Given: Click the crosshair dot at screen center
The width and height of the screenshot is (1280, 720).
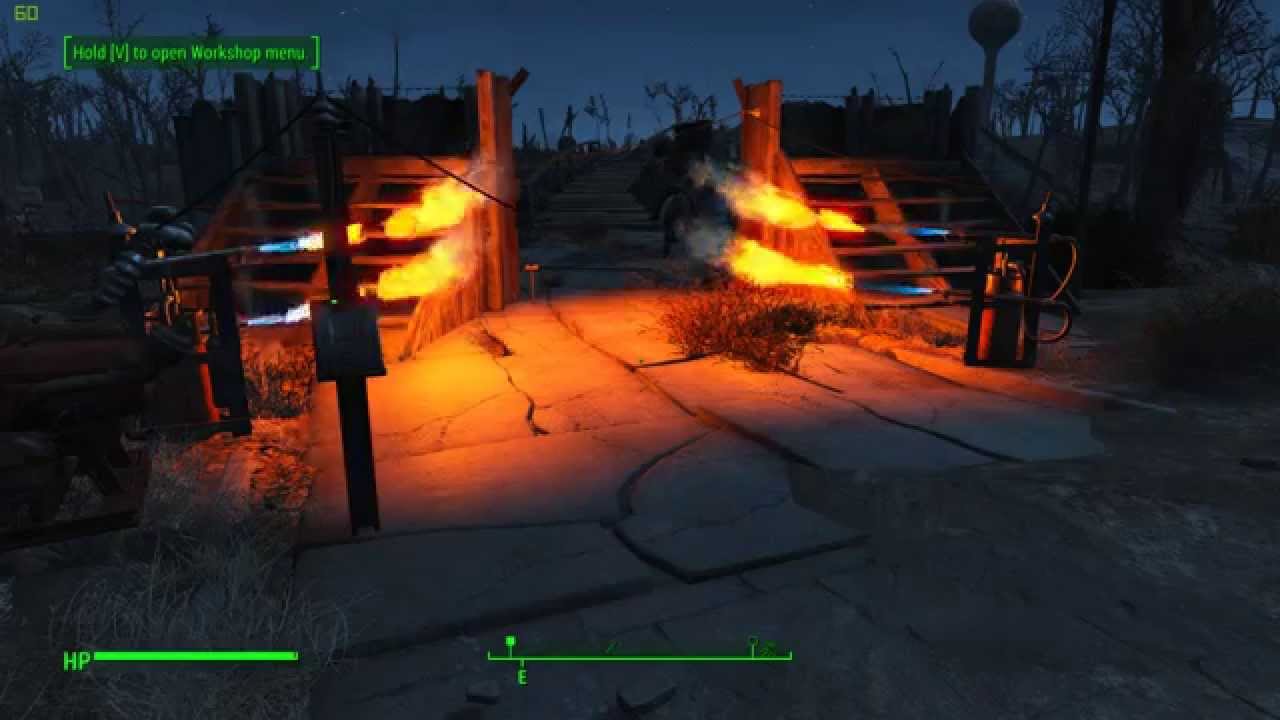Looking at the screenshot, I should click(640, 360).
